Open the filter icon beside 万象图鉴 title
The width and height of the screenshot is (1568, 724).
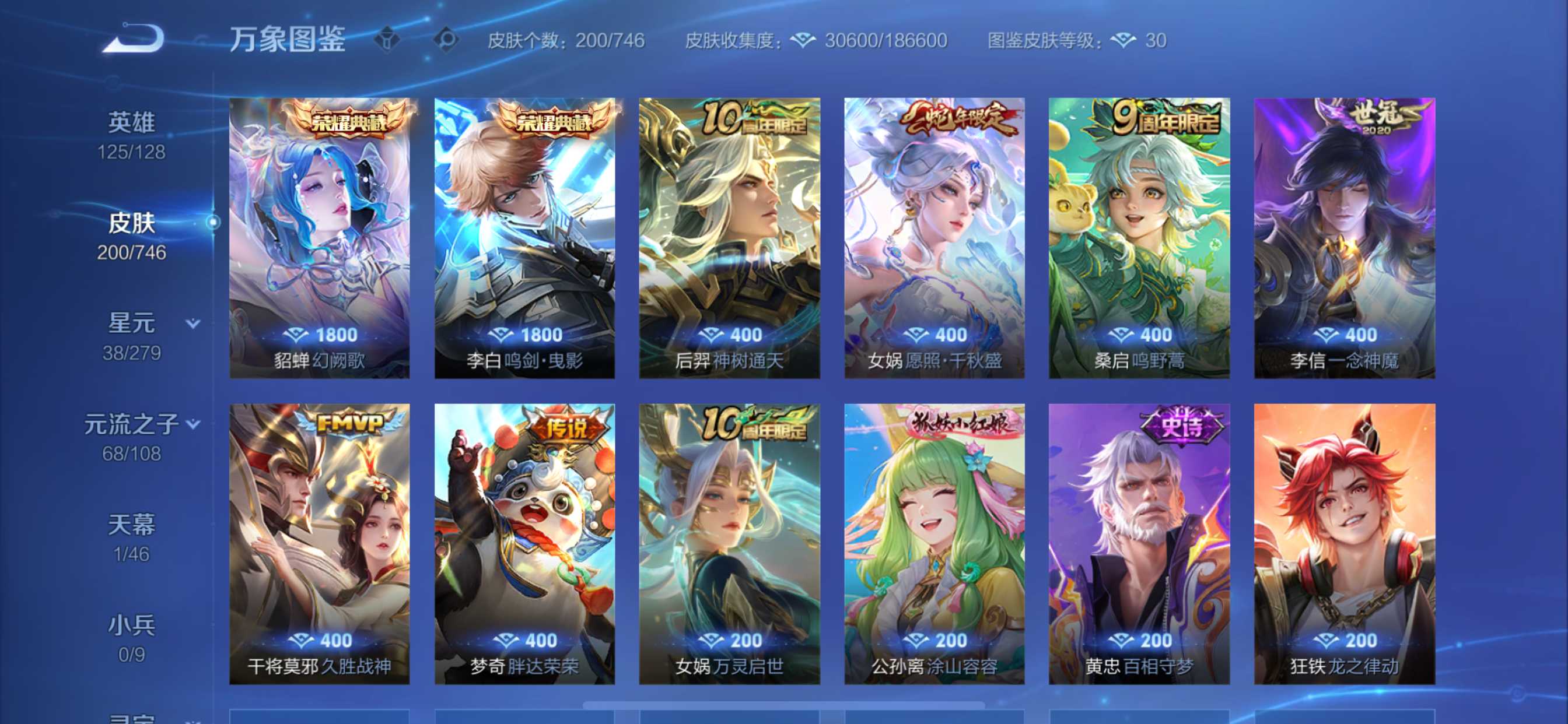coord(387,38)
